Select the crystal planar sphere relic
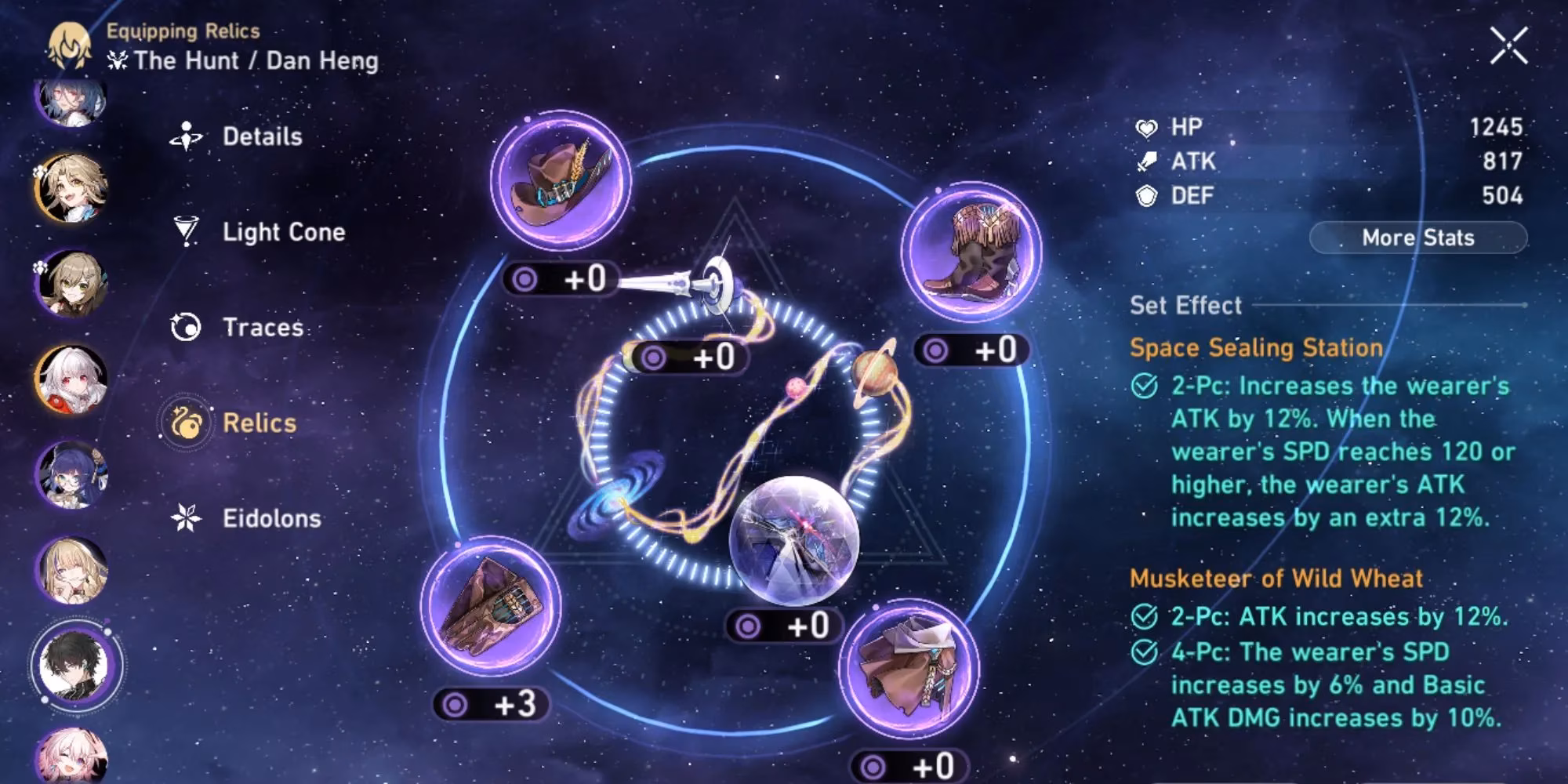 793,541
